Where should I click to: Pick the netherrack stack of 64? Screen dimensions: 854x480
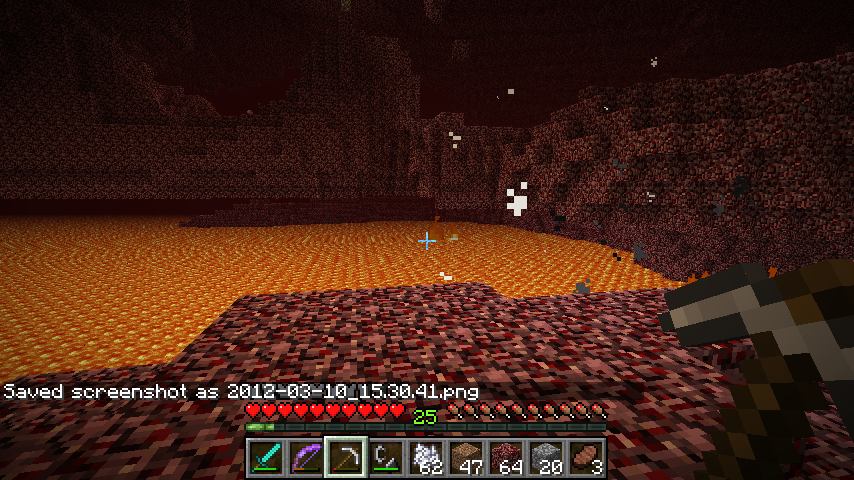(x=506, y=457)
